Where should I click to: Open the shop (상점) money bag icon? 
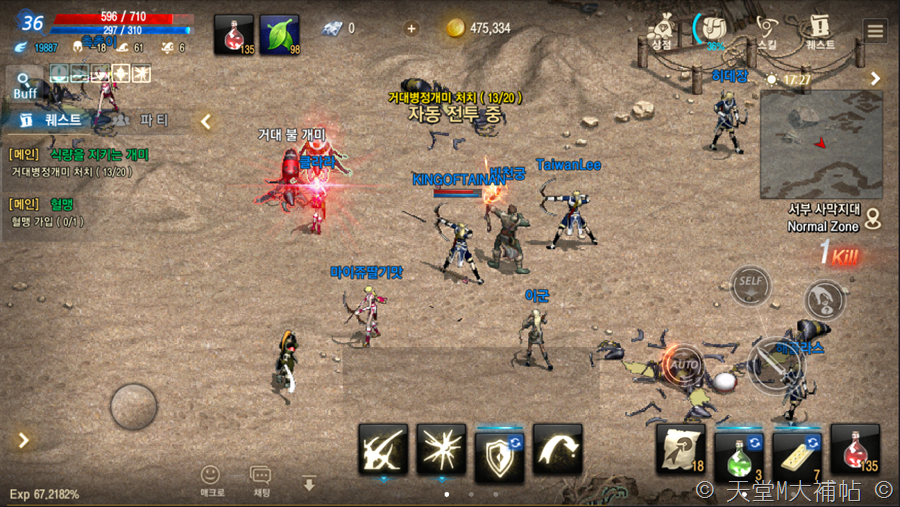(x=661, y=30)
